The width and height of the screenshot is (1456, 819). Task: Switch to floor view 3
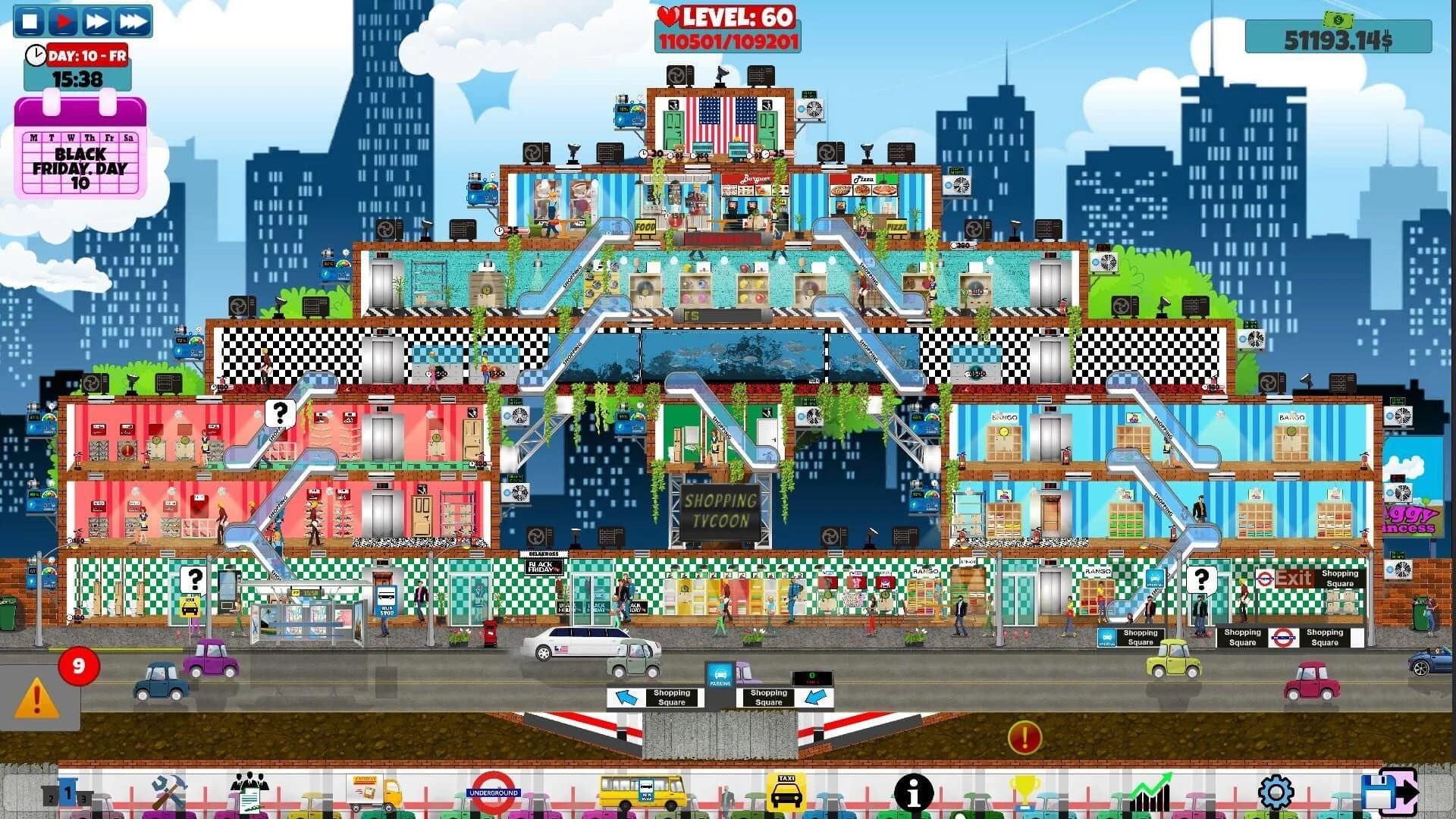coord(83,798)
